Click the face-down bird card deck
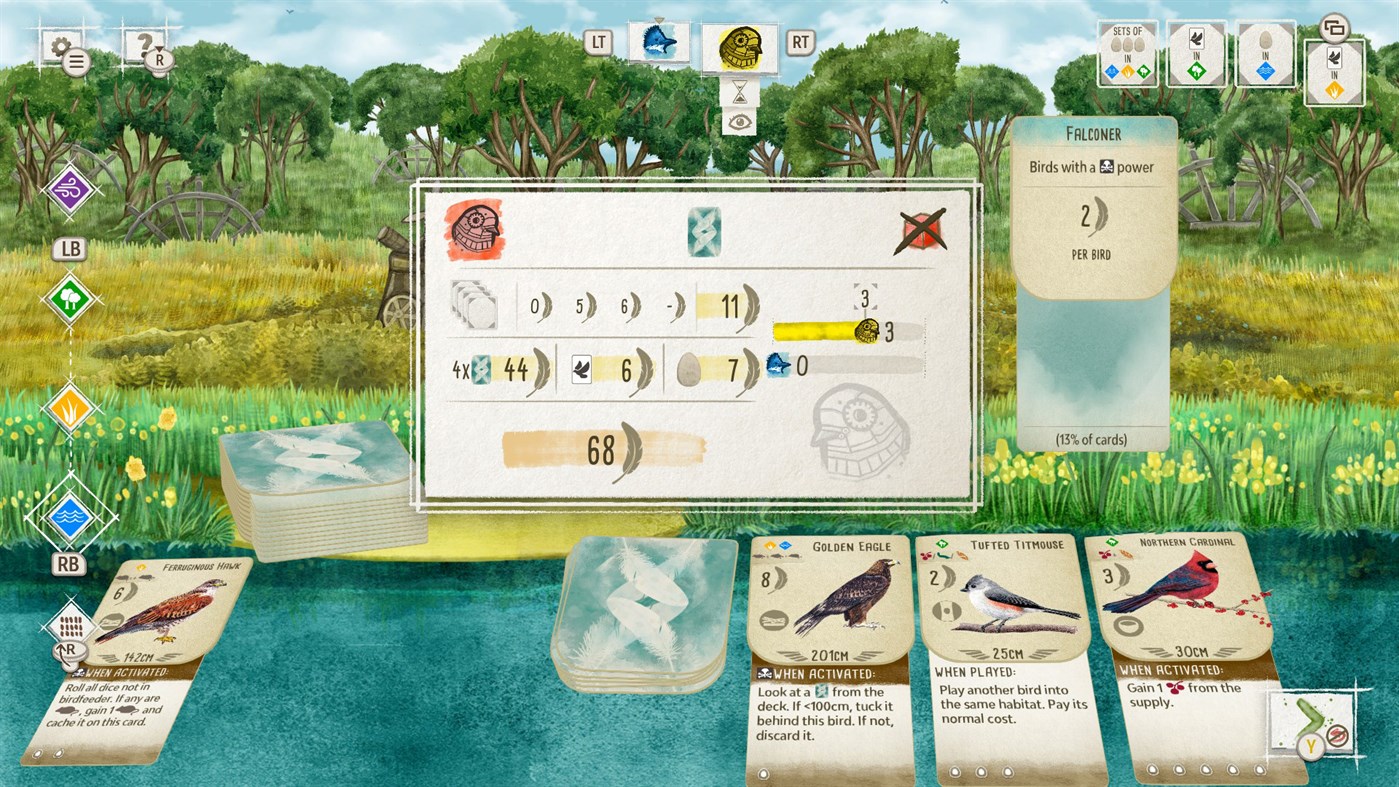Image resolution: width=1399 pixels, height=787 pixels. click(x=320, y=470)
